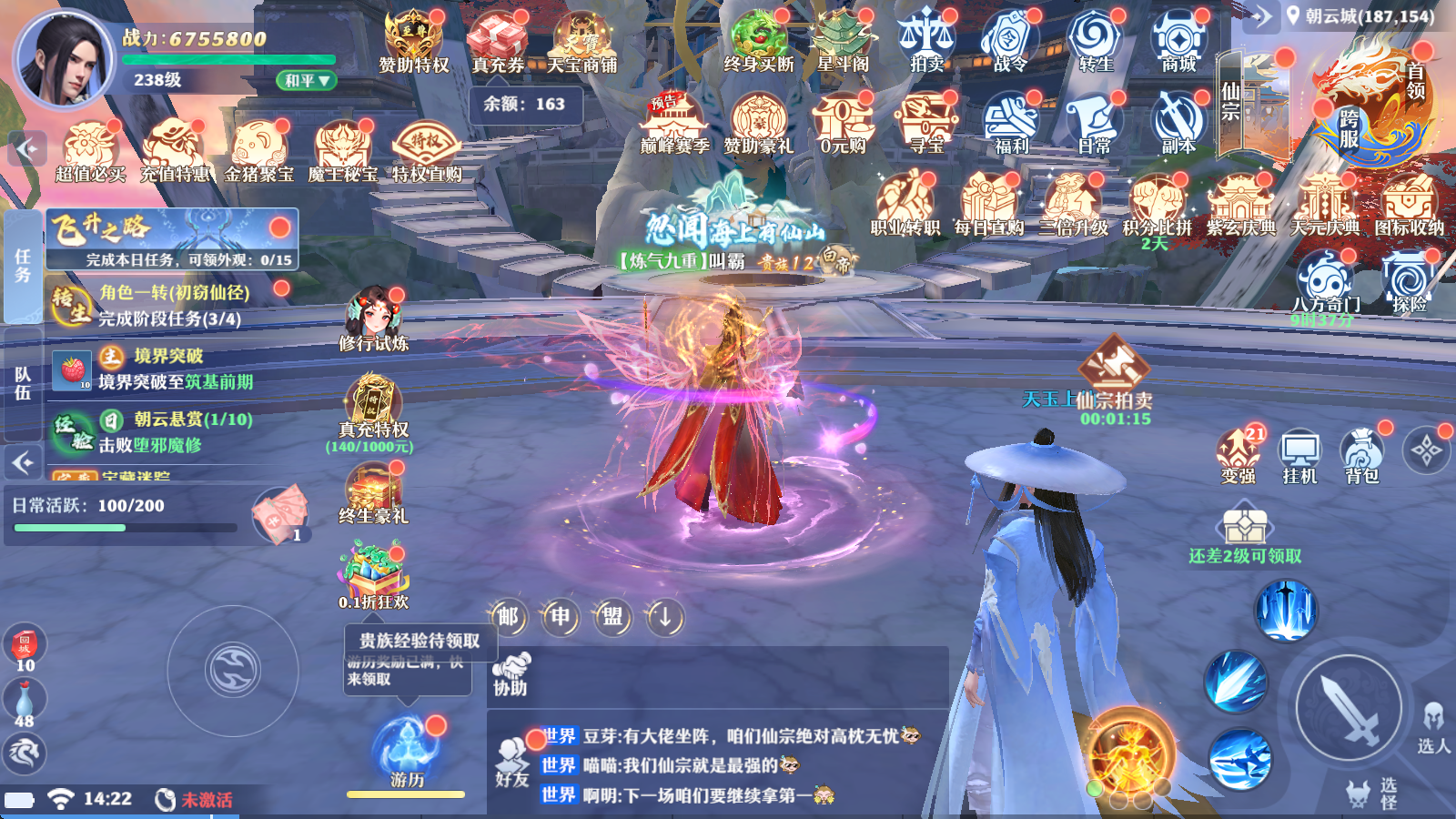Toggle 挂机 auto-battle mode
The width and height of the screenshot is (1456, 819).
pyautogui.click(x=1298, y=450)
